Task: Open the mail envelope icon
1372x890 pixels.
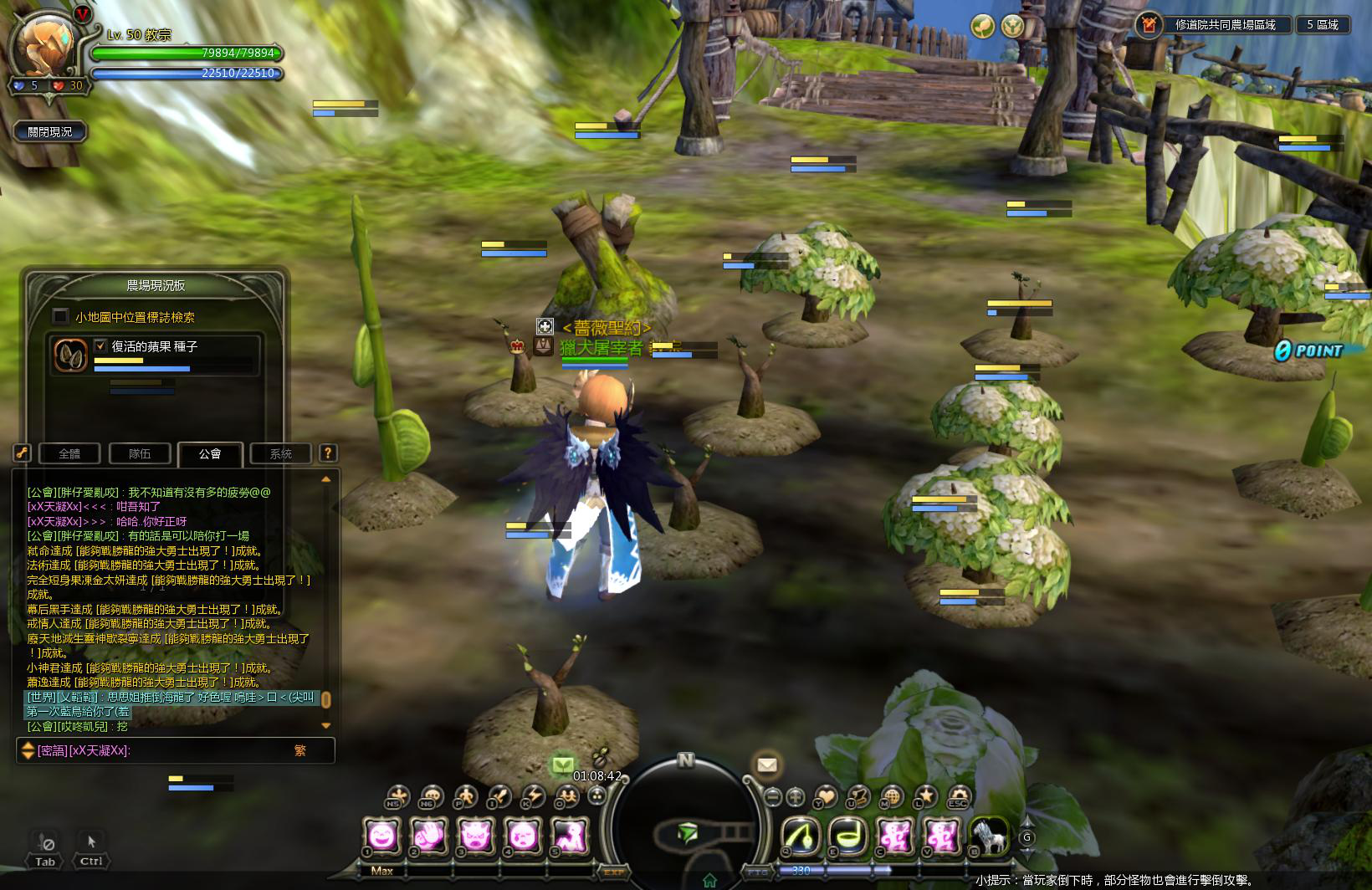Action: pyautogui.click(x=766, y=765)
